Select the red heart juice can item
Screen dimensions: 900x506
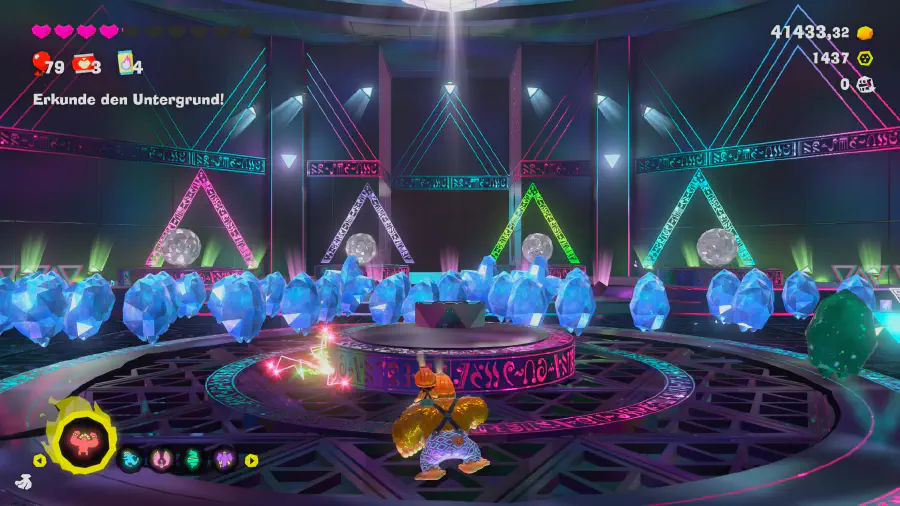(84, 66)
